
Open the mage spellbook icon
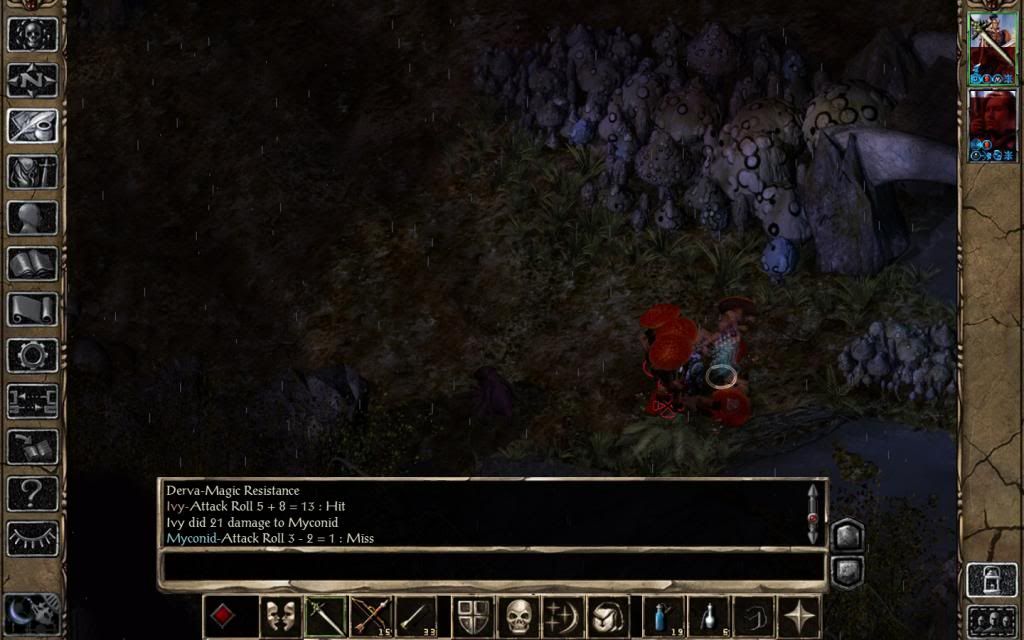pyautogui.click(x=33, y=263)
